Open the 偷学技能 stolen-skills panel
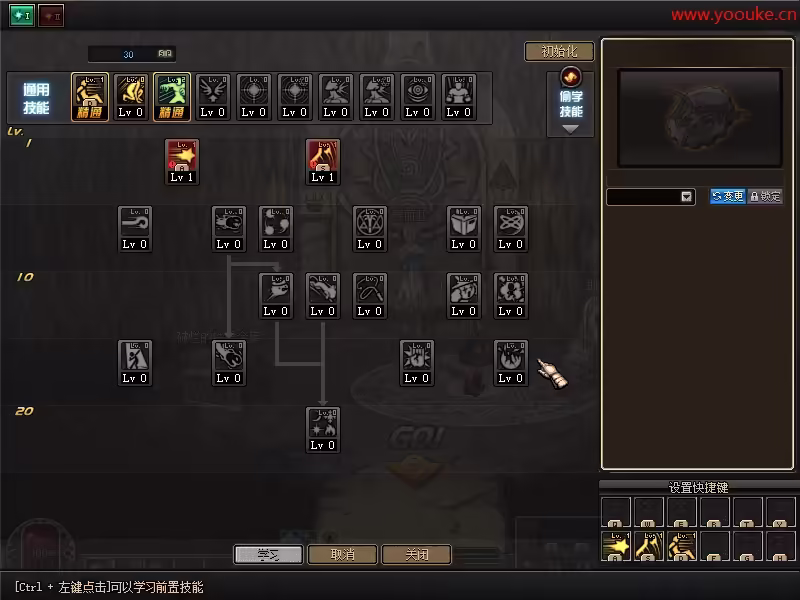This screenshot has height=600, width=800. point(571,102)
